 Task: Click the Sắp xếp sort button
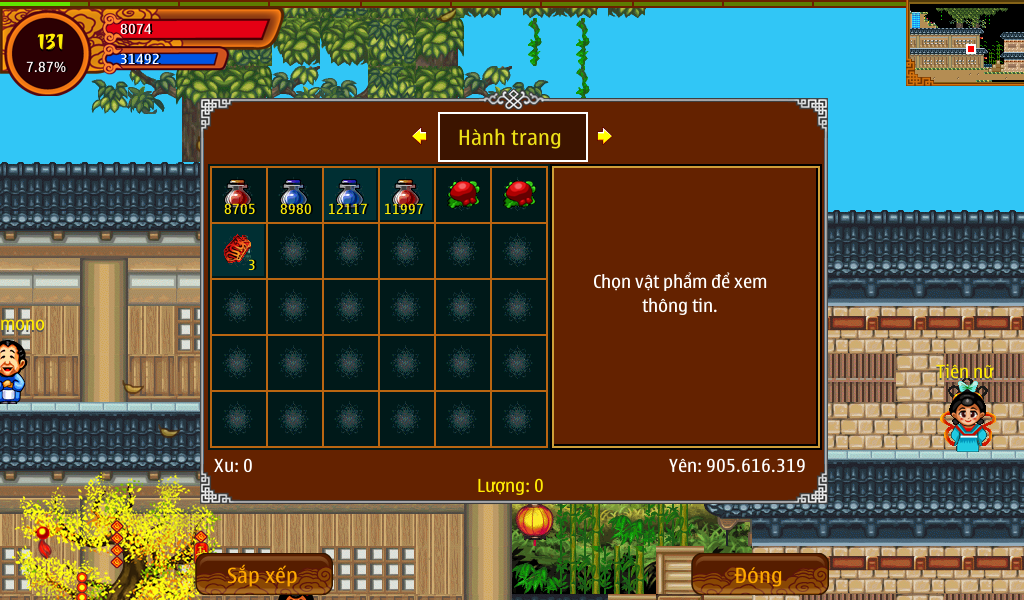(263, 575)
